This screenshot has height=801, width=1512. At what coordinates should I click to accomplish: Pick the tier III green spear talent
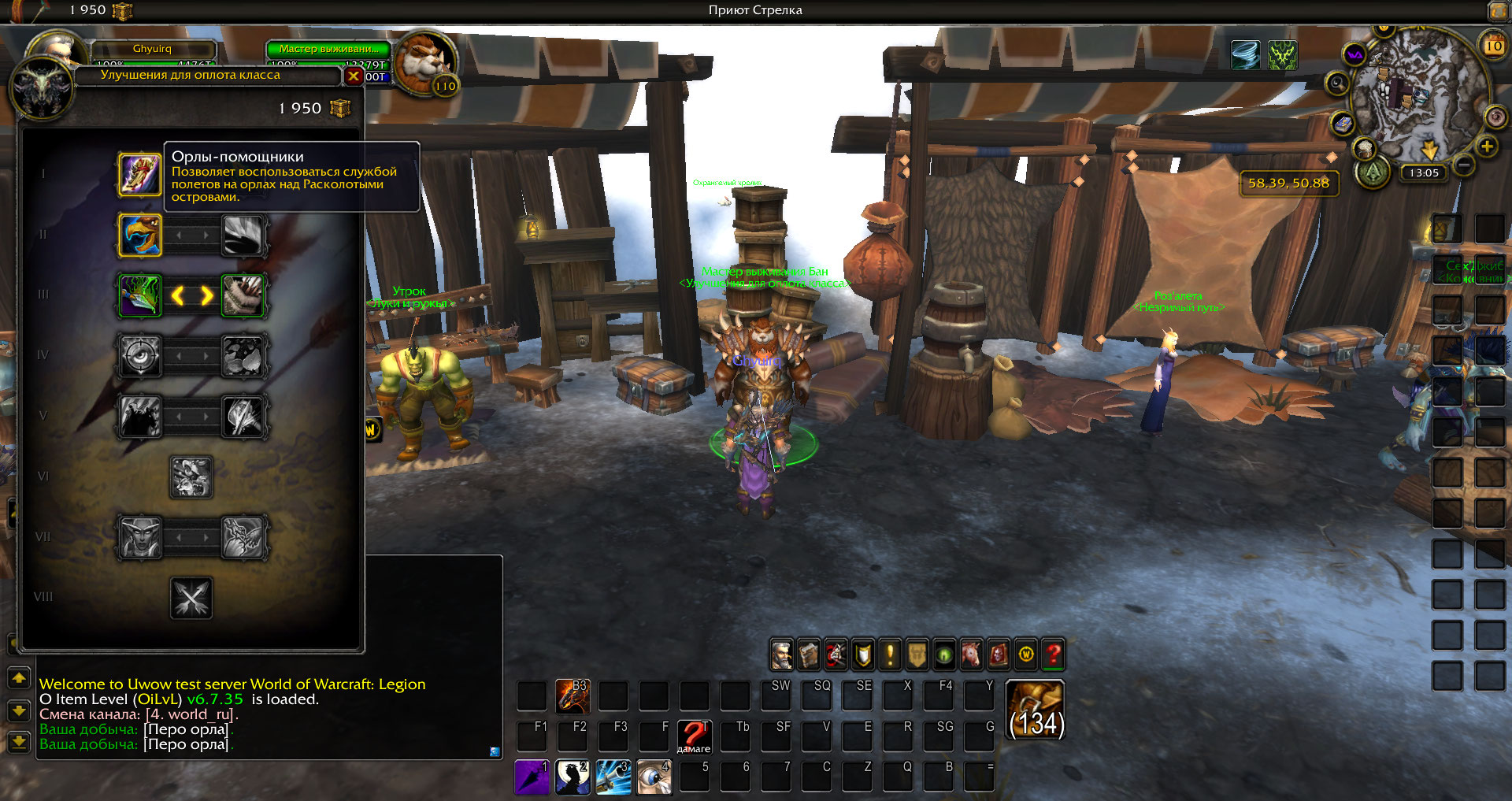pyautogui.click(x=140, y=295)
